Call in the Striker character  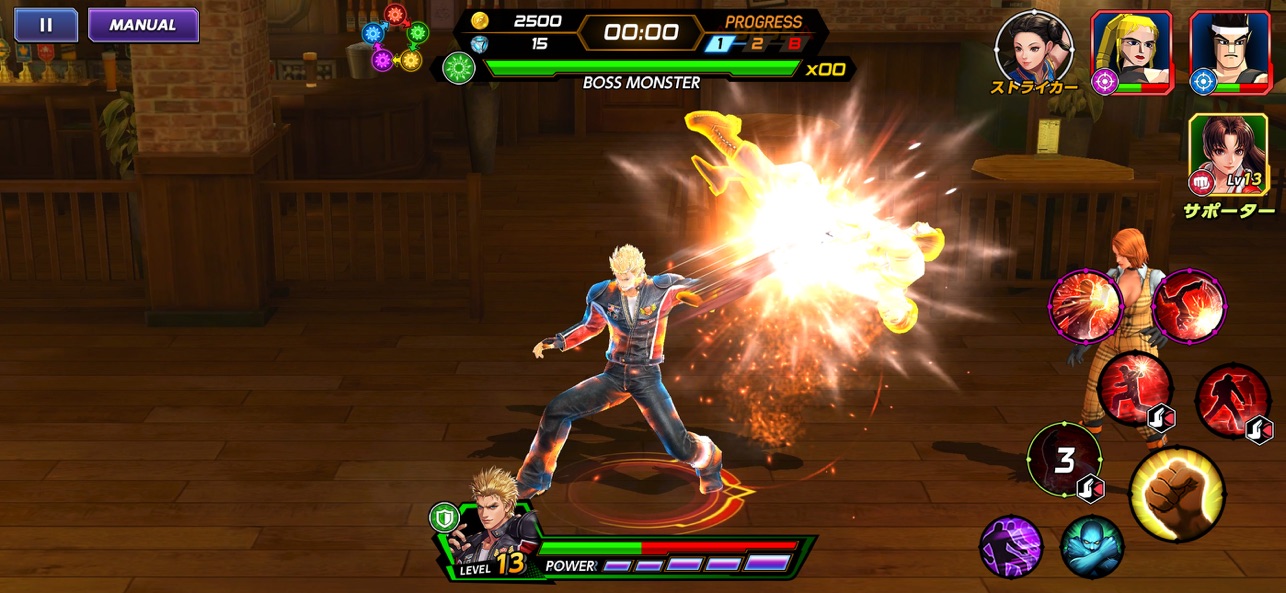pos(1034,46)
